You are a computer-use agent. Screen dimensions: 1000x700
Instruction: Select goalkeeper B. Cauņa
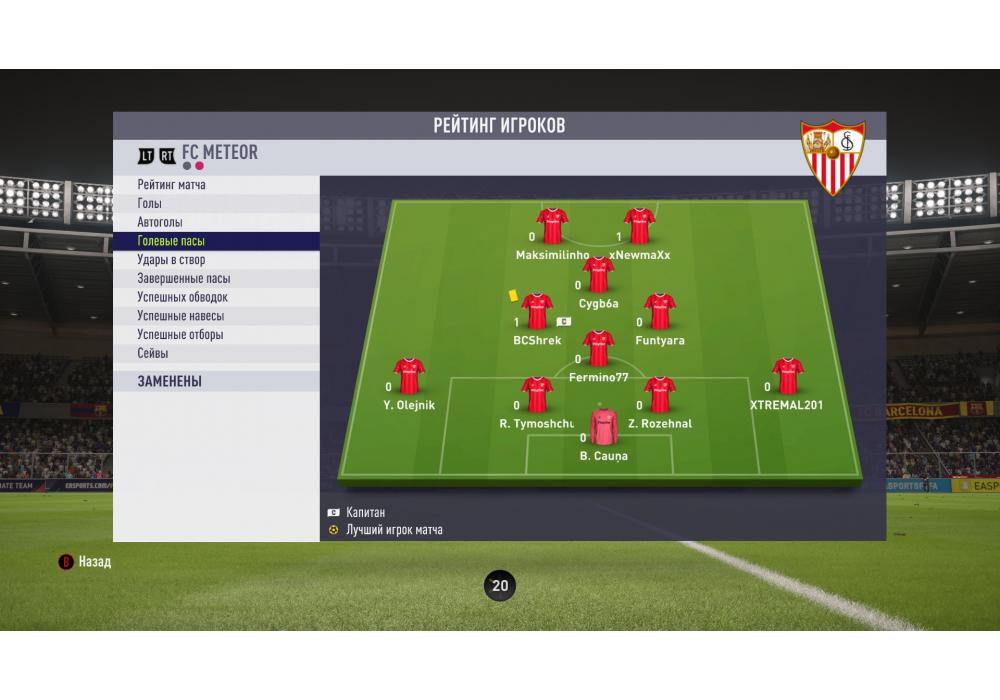point(603,427)
